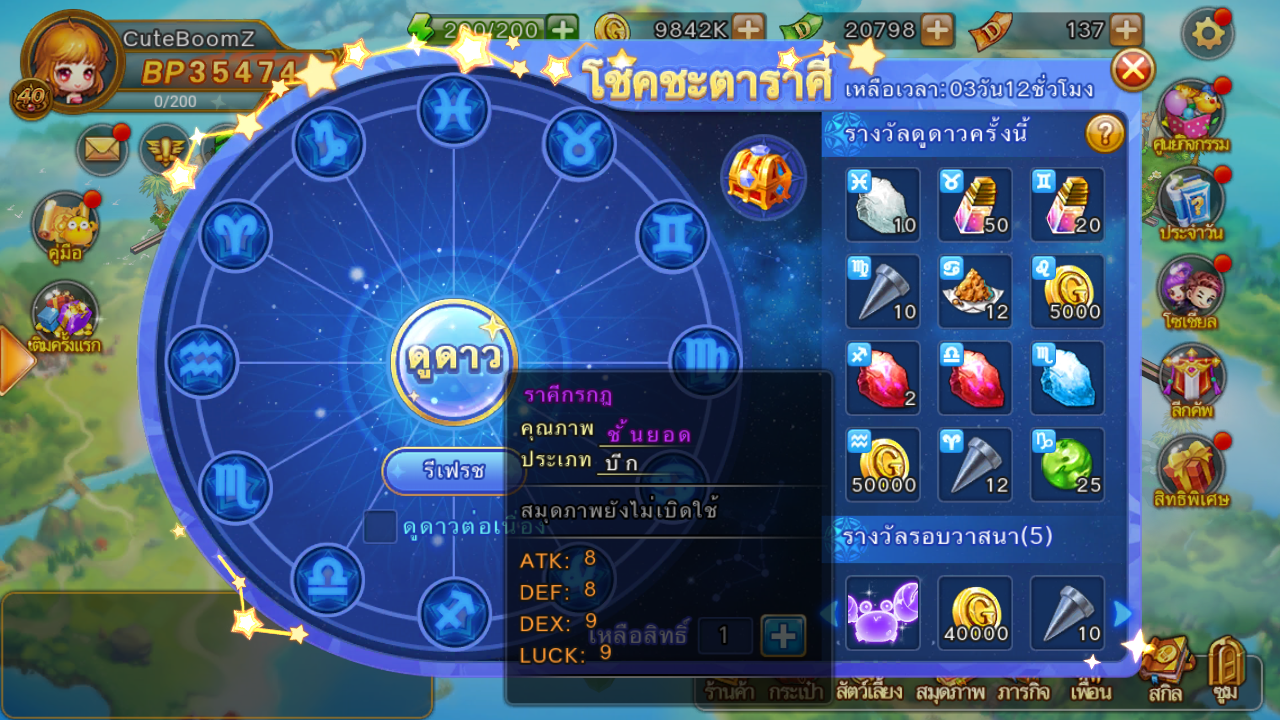Screen dimensions: 1280x720
Task: Select the Pisces zodiac sign on wheel
Action: [454, 110]
